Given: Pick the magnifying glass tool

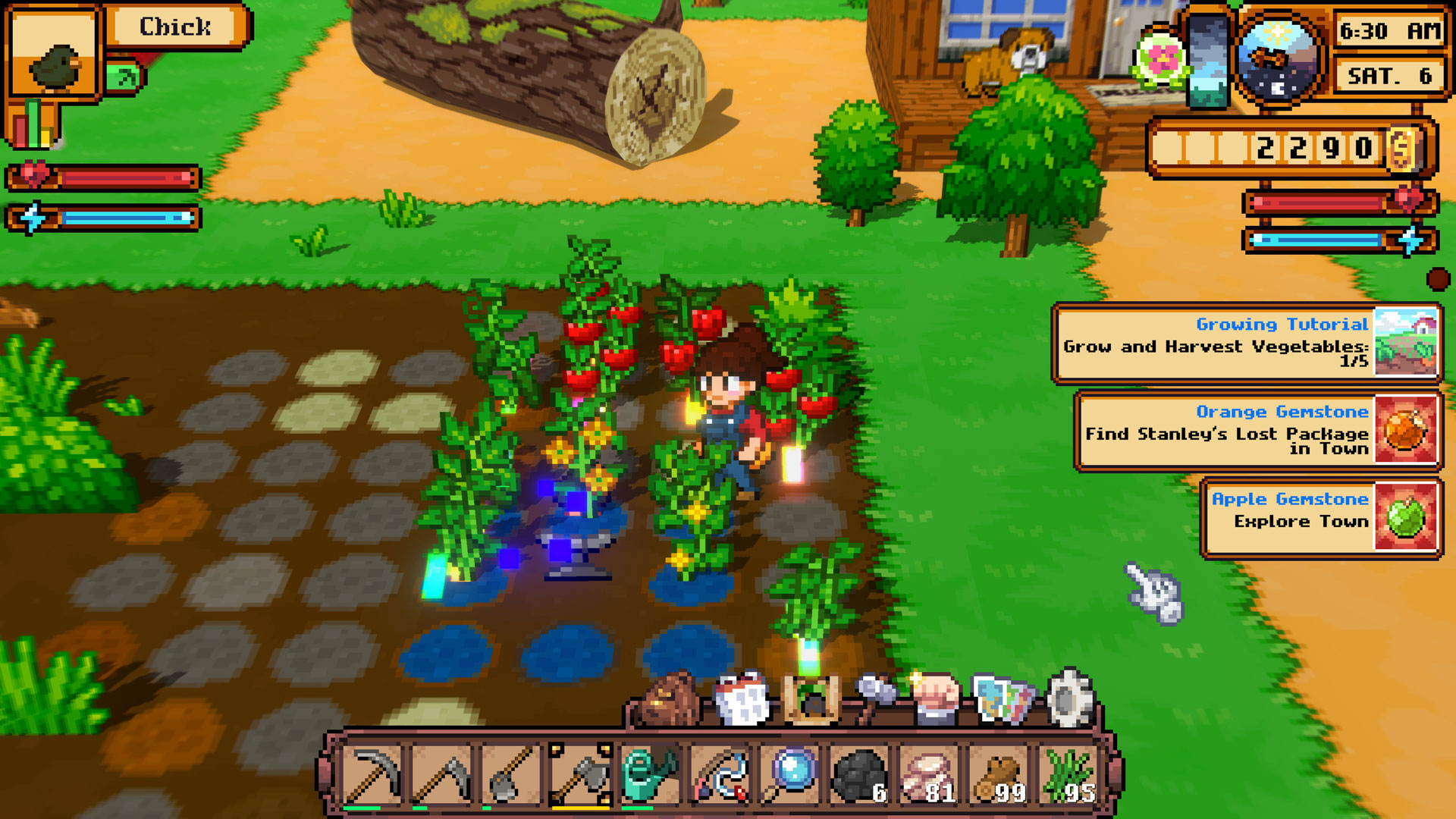Looking at the screenshot, I should (789, 775).
